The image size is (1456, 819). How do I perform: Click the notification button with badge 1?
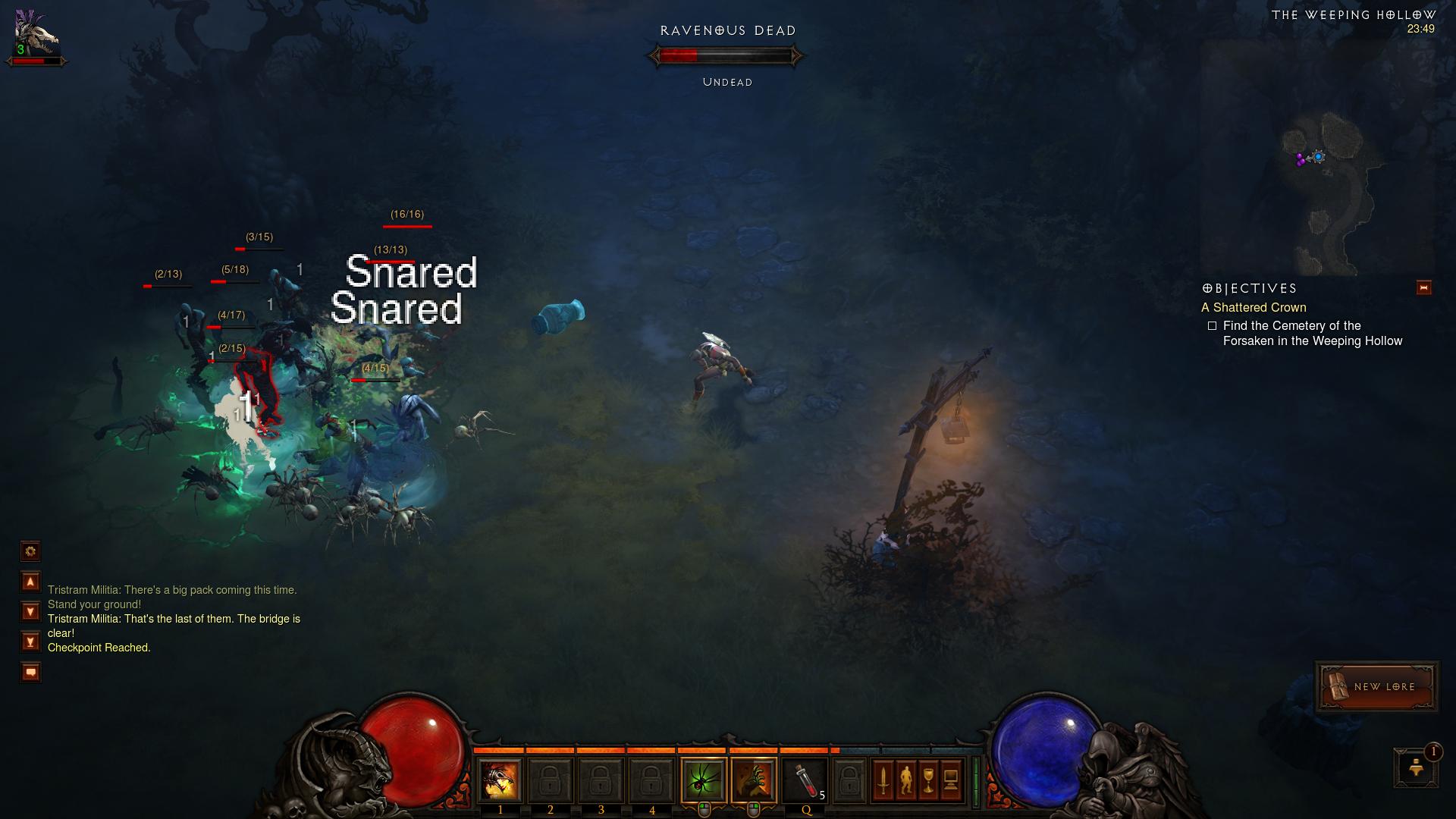(1416, 767)
